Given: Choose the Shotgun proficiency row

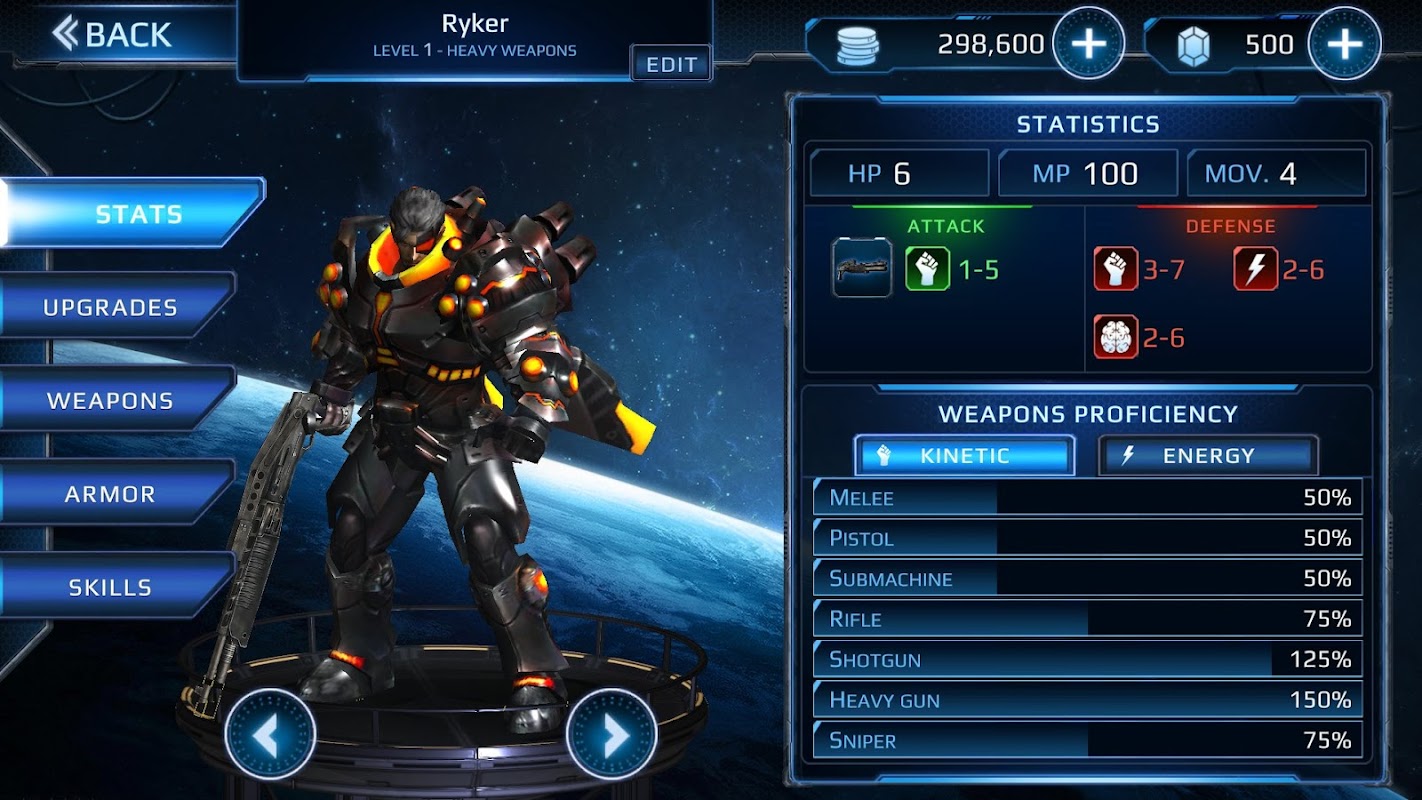Looking at the screenshot, I should (1087, 660).
